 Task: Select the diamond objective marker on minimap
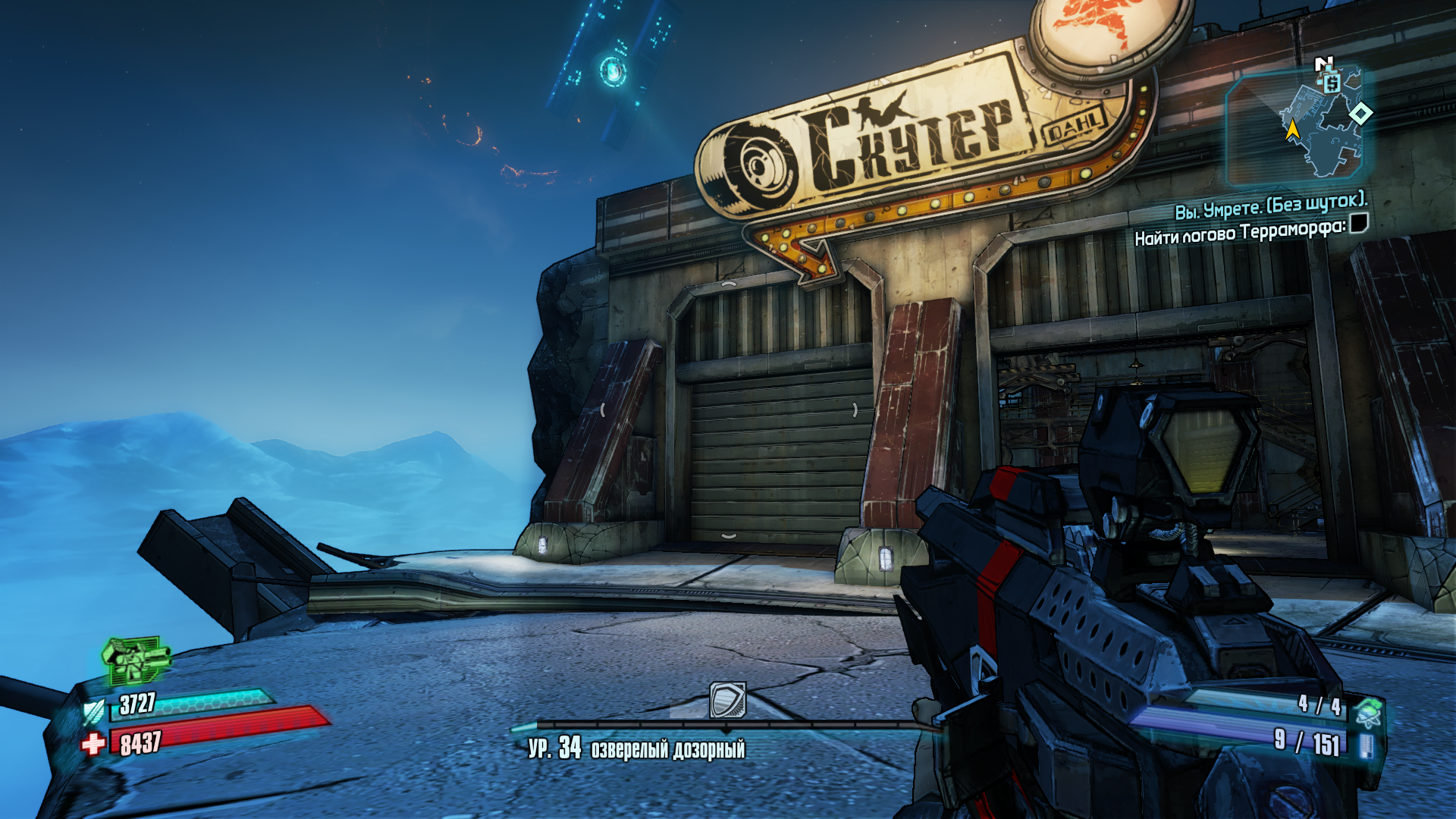(1360, 114)
